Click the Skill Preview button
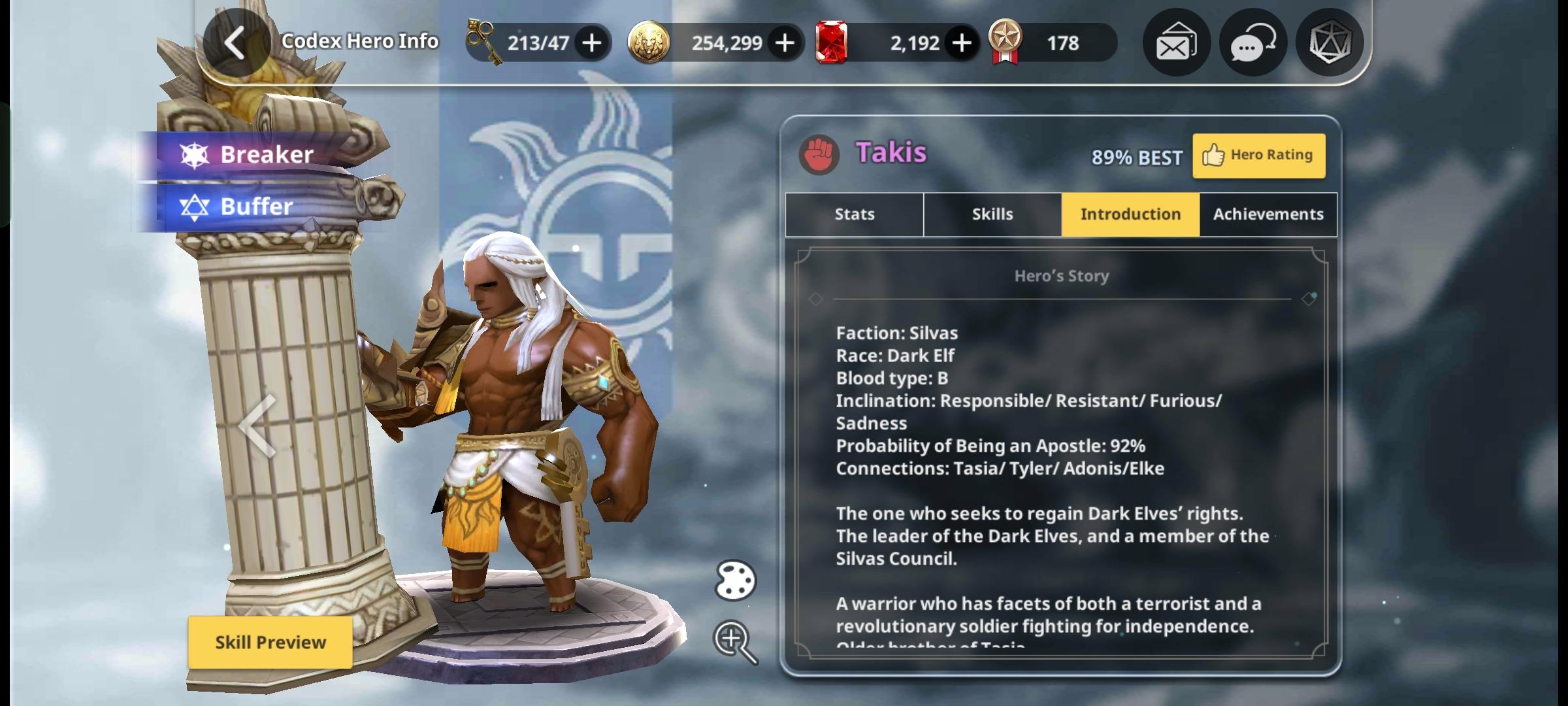 (x=270, y=643)
